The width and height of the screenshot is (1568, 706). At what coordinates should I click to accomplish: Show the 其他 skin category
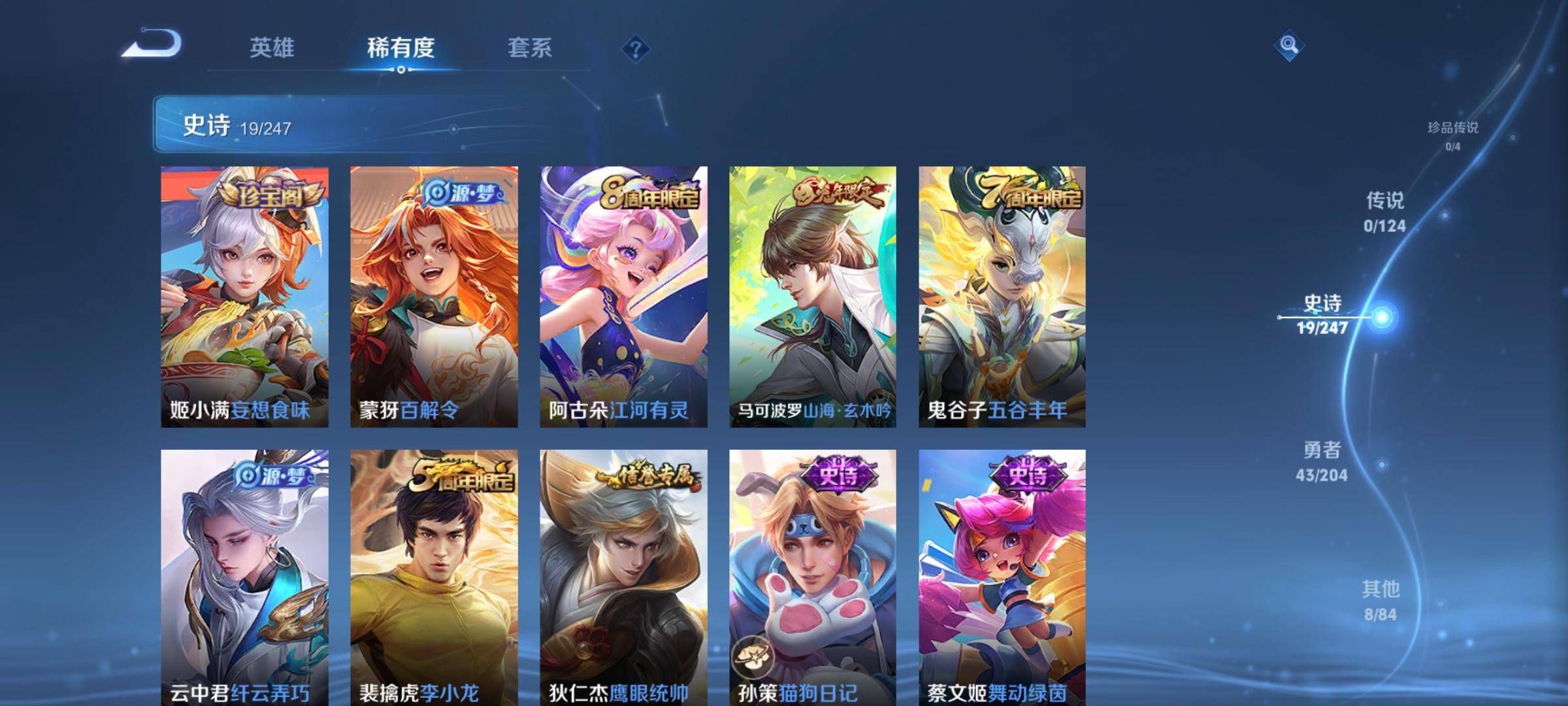(1380, 600)
